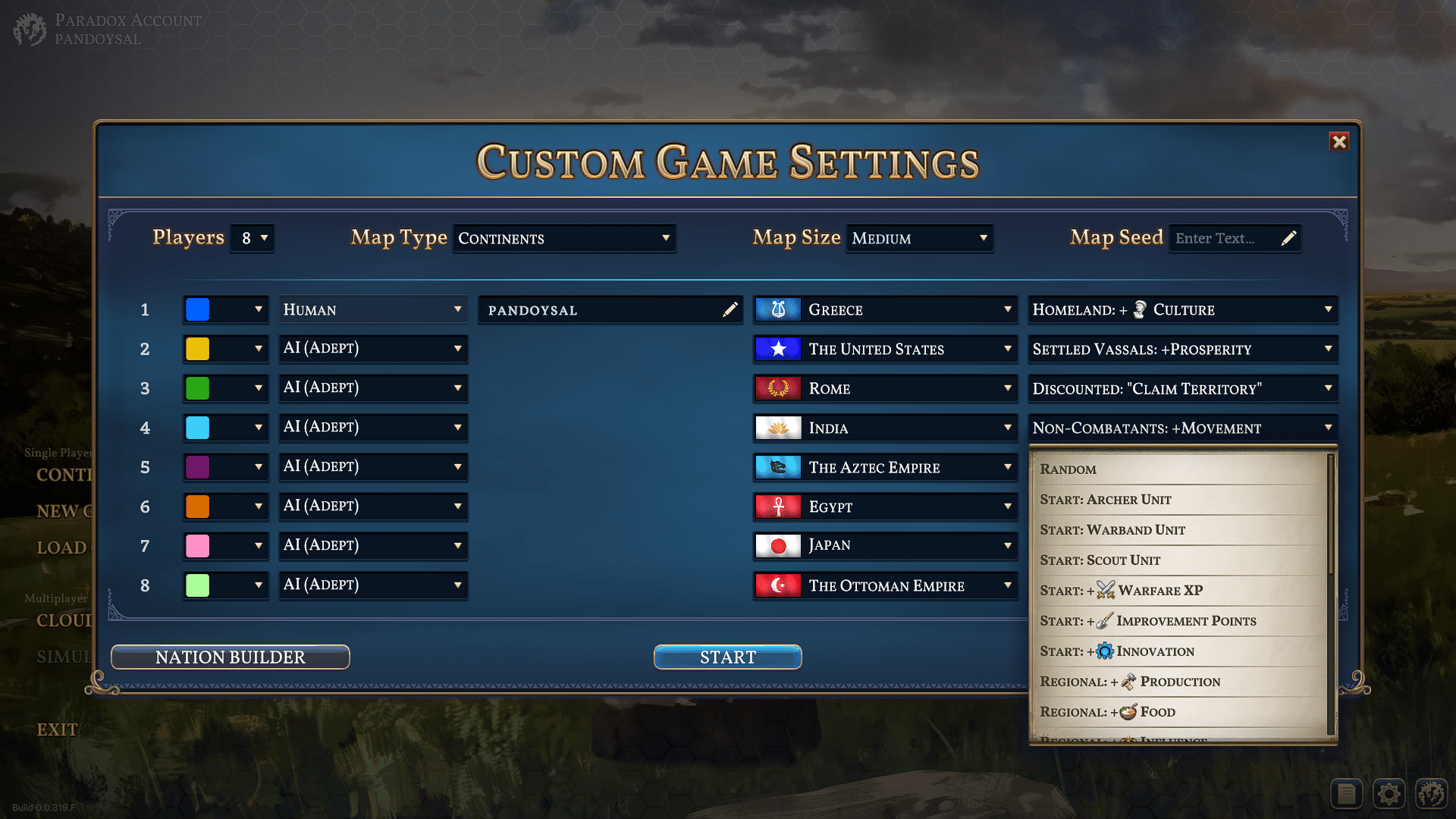Screen dimensions: 1456x819
Task: Edit player name pandoysal via pencil icon
Action: point(730,309)
